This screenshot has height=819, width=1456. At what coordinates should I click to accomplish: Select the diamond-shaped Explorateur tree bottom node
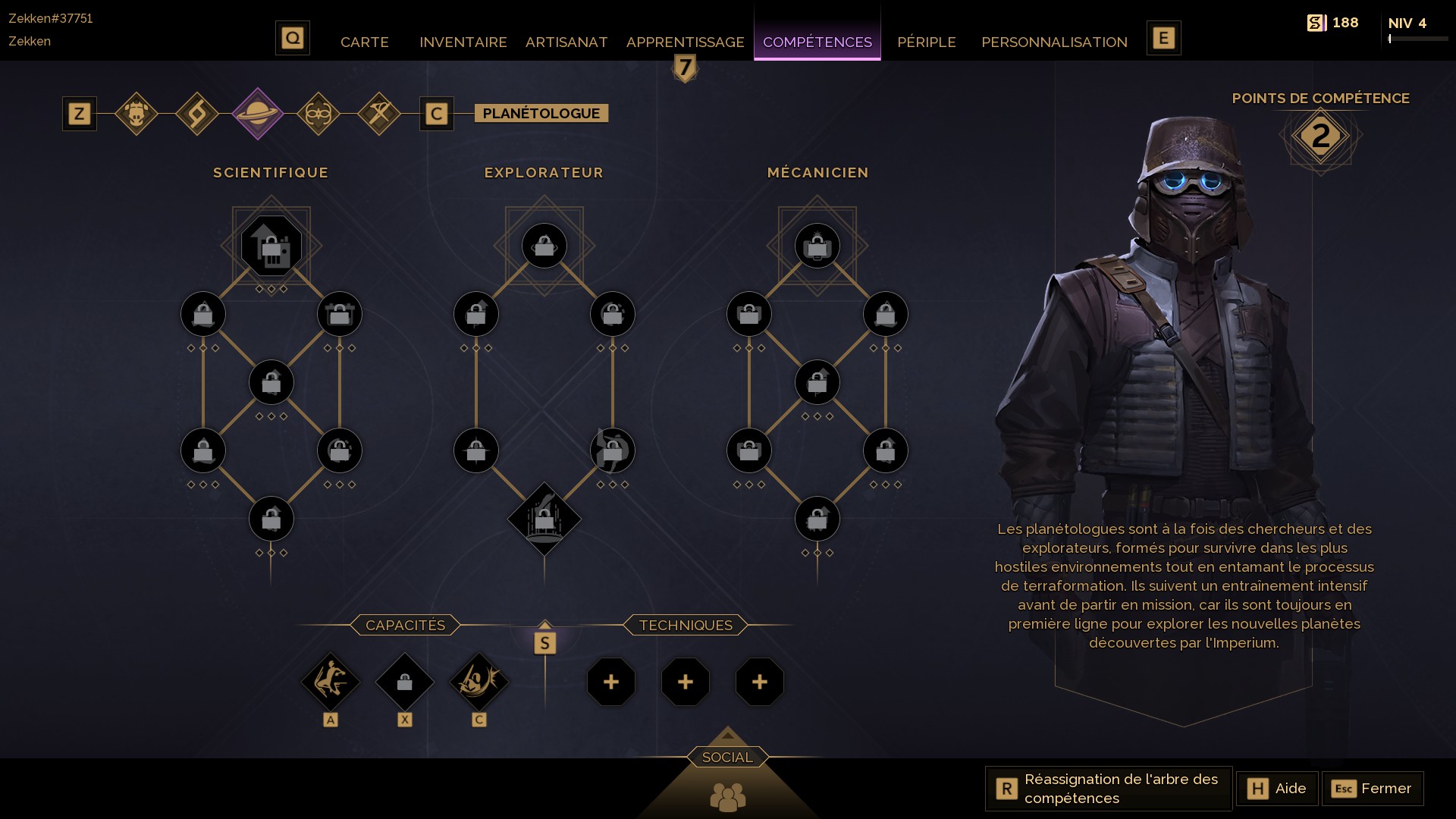click(x=544, y=519)
